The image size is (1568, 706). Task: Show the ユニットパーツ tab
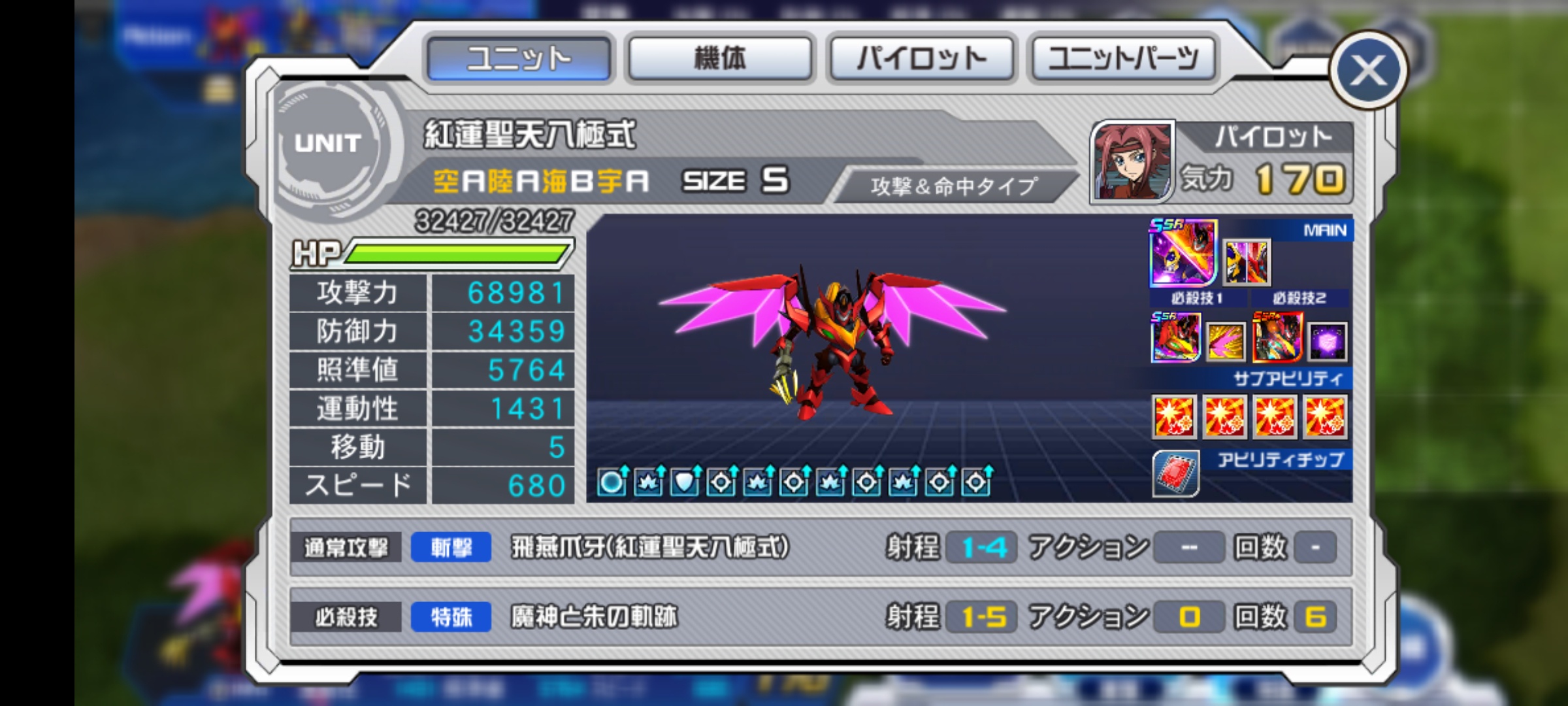coord(1123,59)
